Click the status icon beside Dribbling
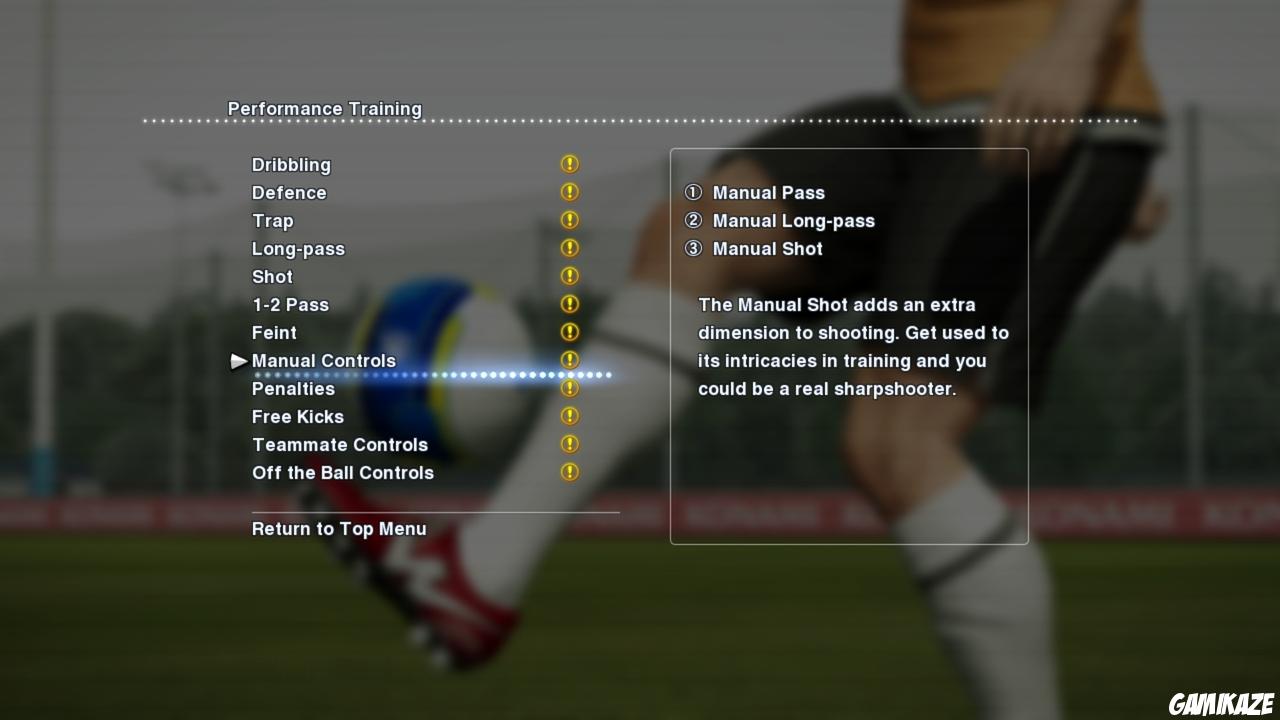The height and width of the screenshot is (720, 1280). [x=570, y=163]
